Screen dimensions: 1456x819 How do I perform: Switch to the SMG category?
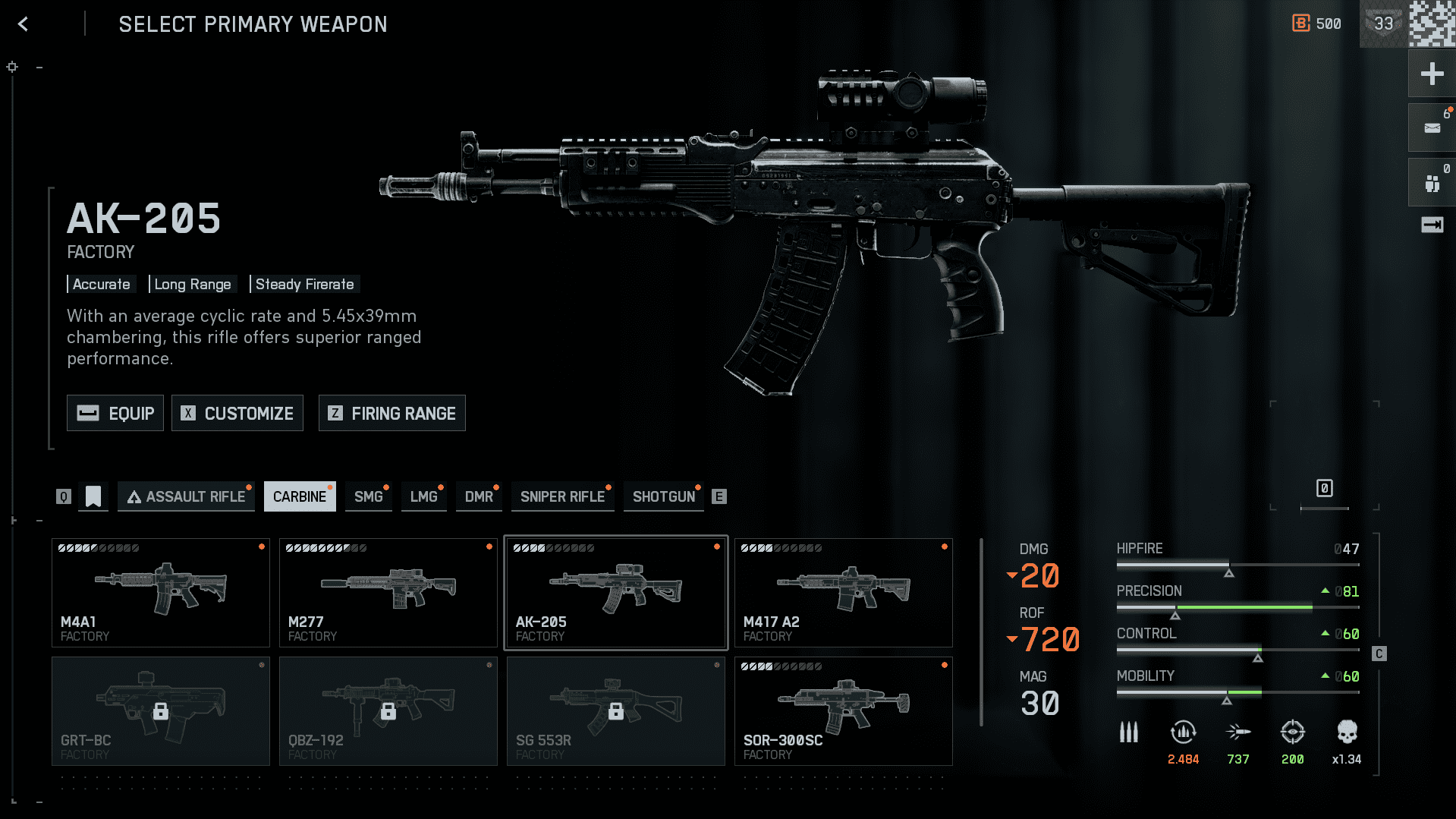369,496
